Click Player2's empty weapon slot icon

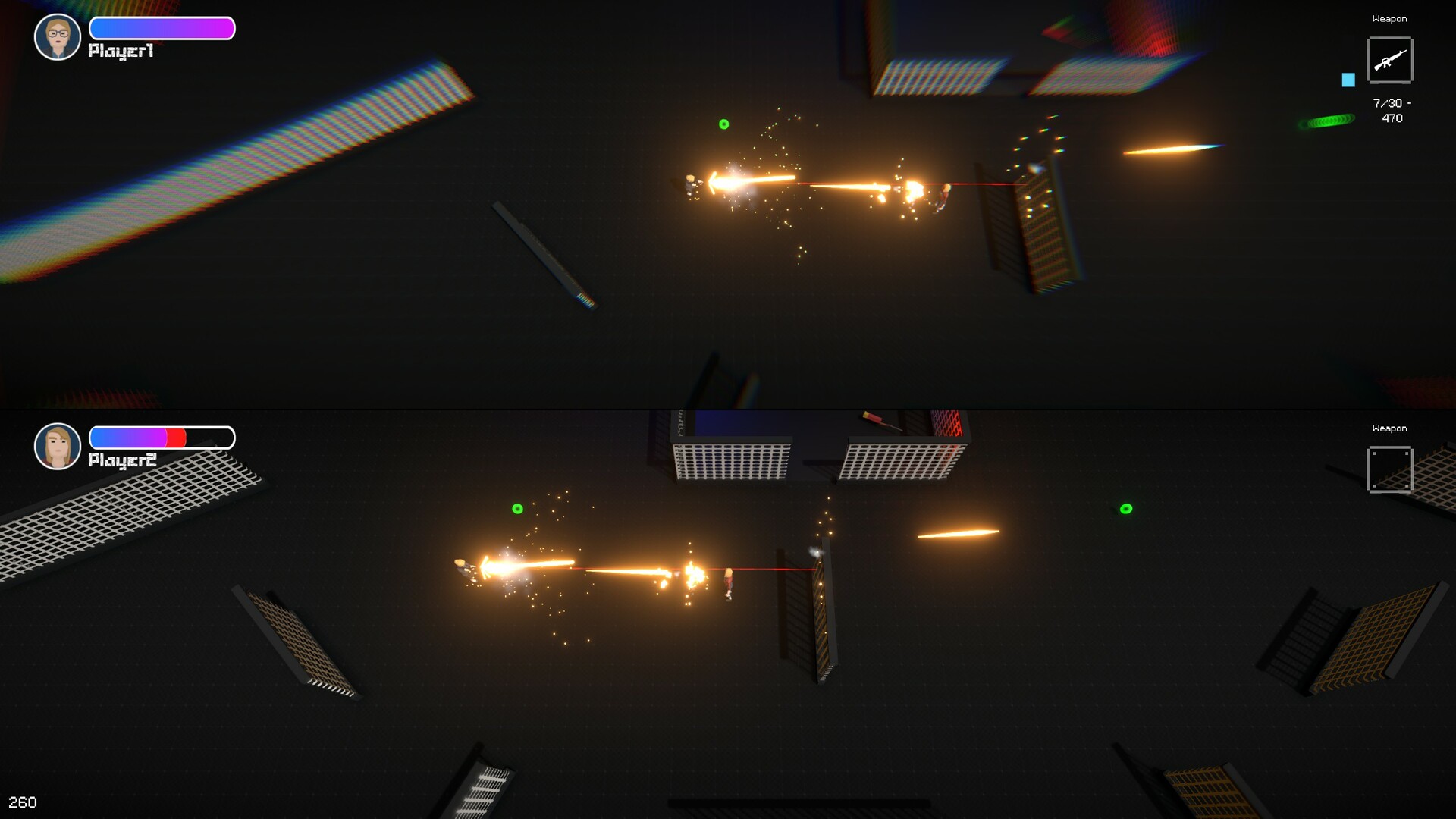(x=1390, y=470)
